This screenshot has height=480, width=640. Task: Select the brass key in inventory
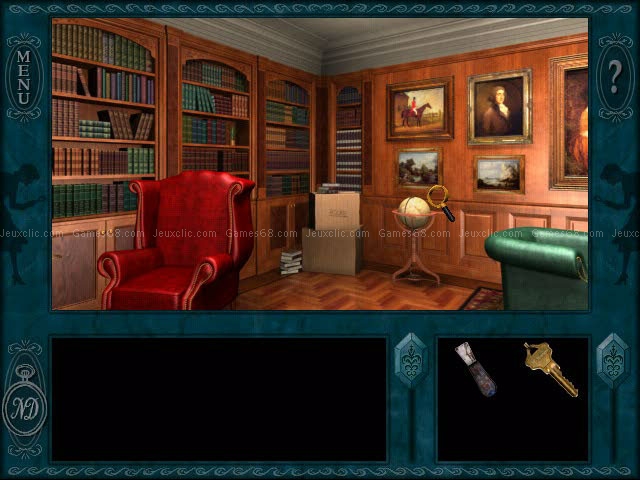pos(549,368)
